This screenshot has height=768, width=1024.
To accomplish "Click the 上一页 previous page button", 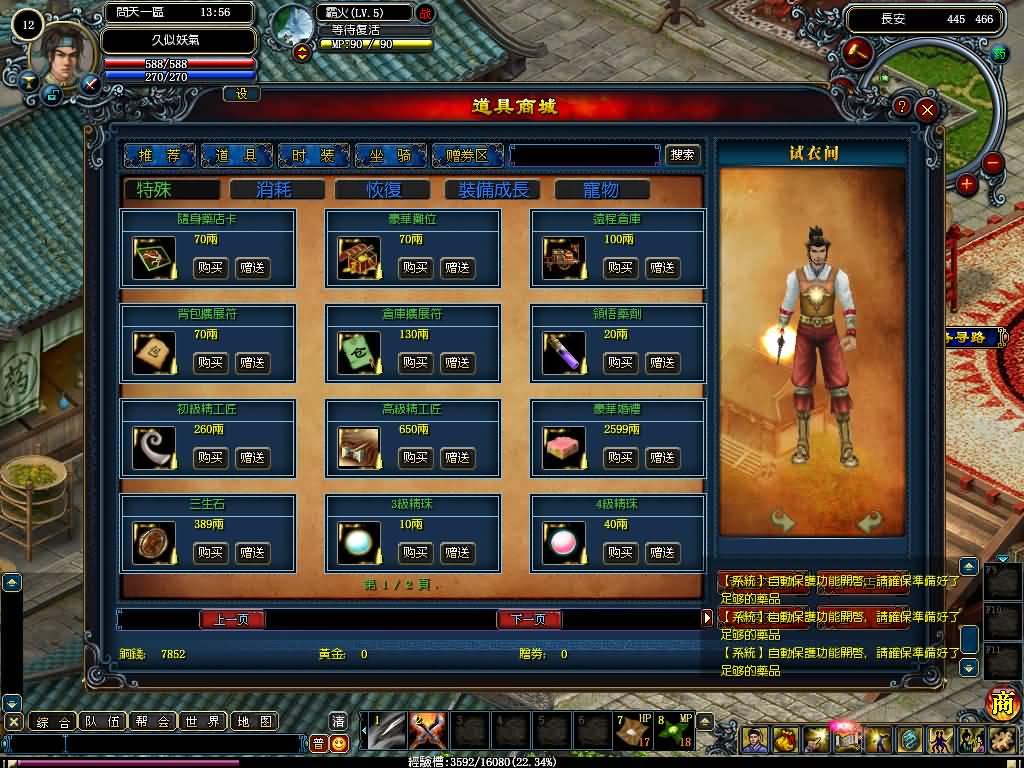I will [231, 619].
